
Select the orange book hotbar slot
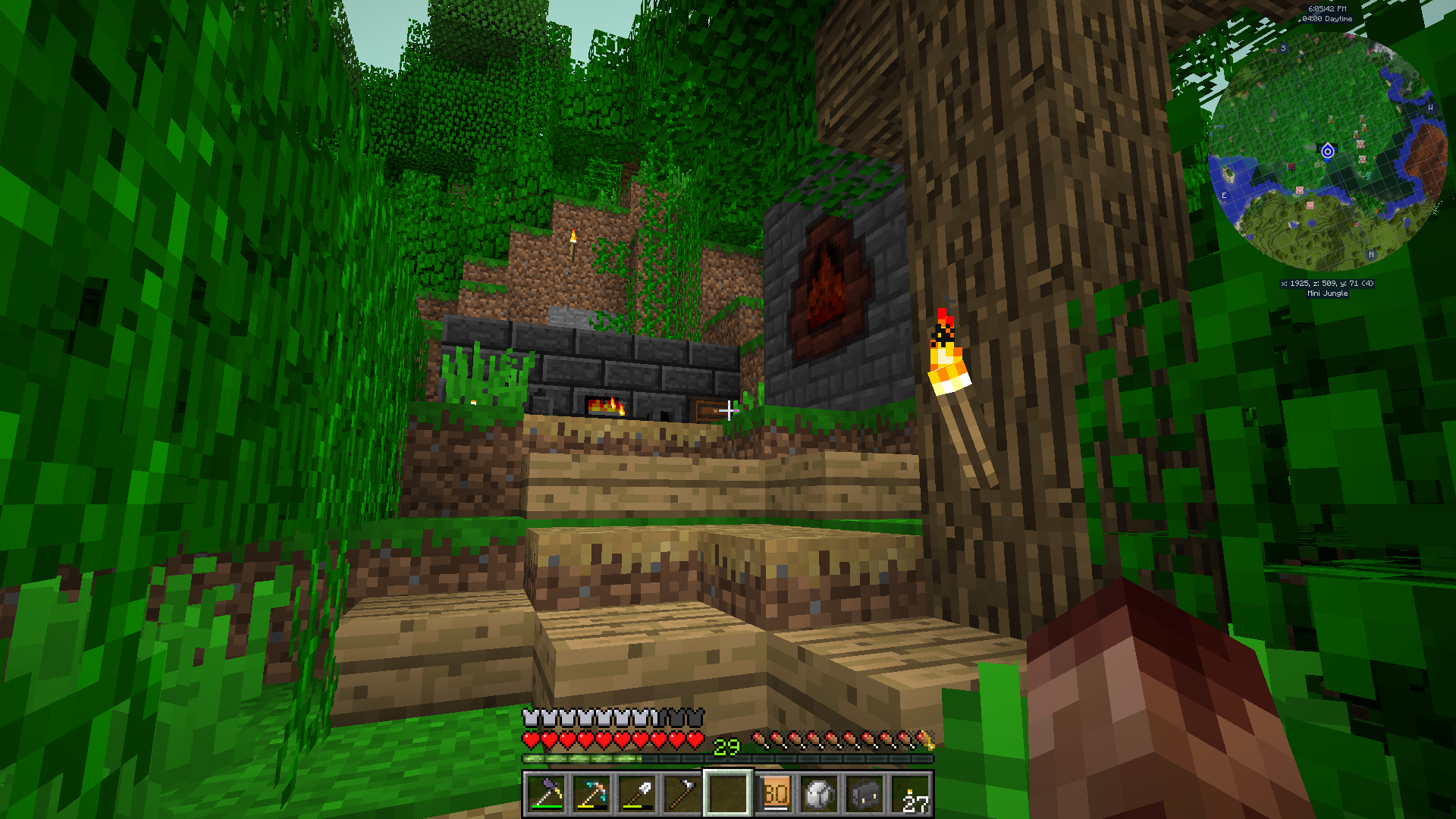775,795
